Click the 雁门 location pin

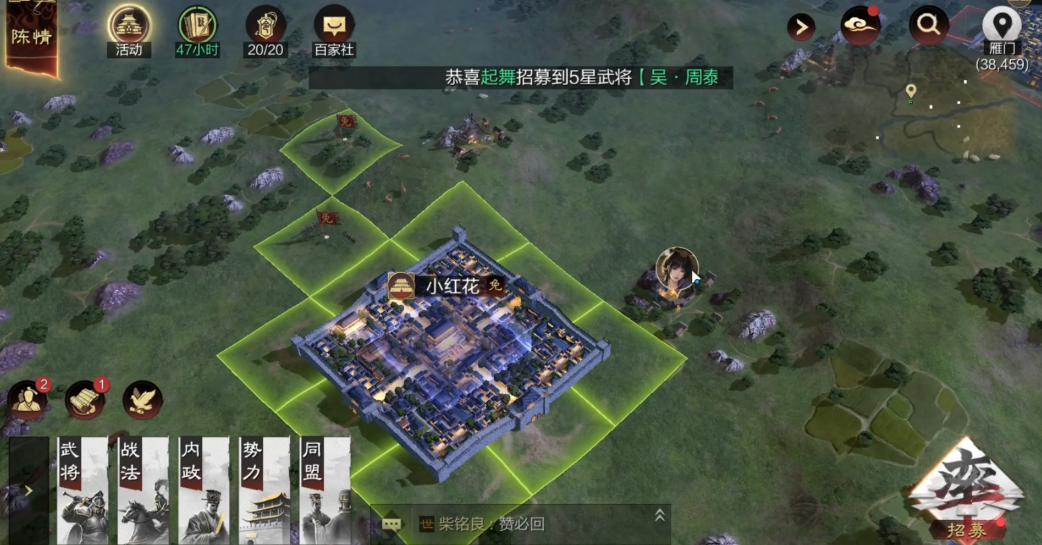click(1001, 26)
